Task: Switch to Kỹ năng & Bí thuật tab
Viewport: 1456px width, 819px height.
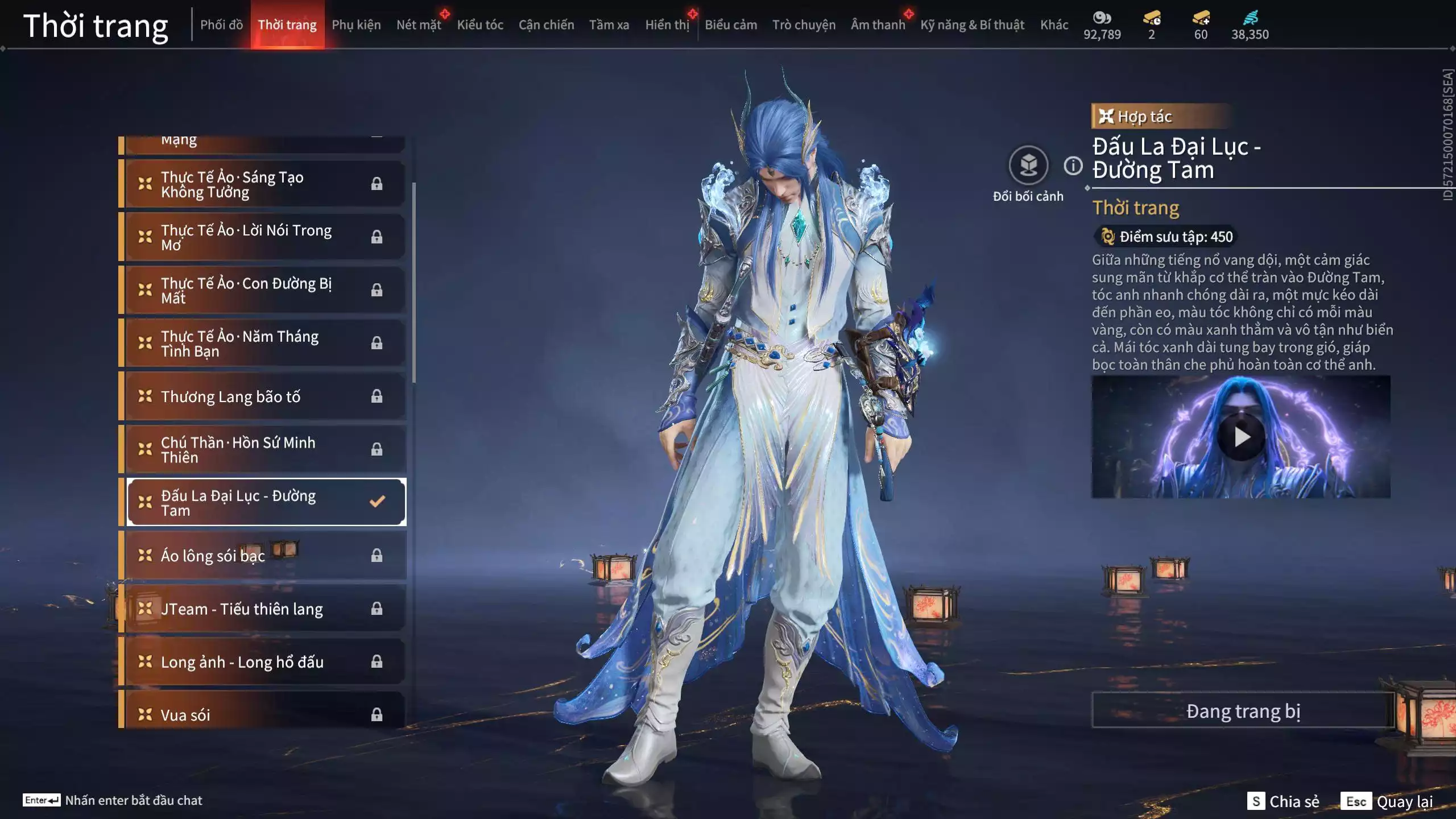Action: [972, 25]
